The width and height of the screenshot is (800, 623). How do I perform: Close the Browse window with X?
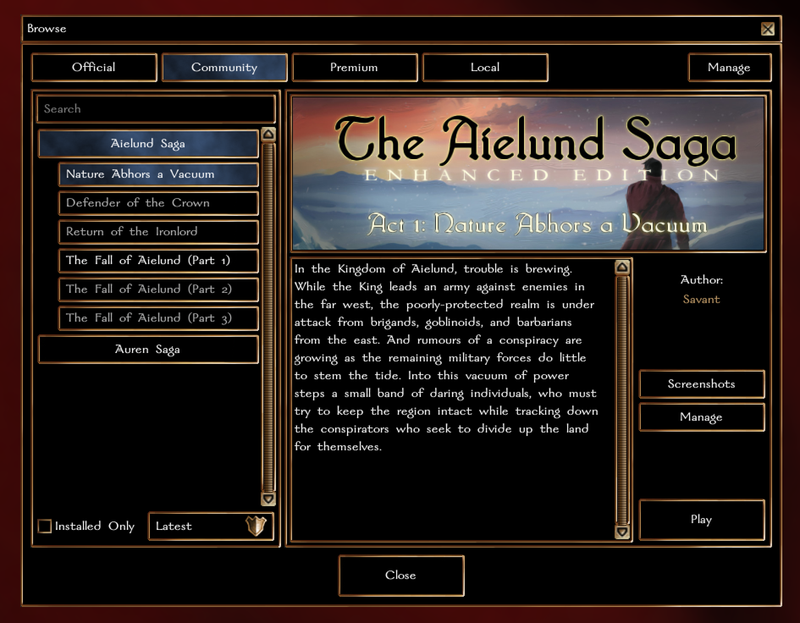pos(767,29)
